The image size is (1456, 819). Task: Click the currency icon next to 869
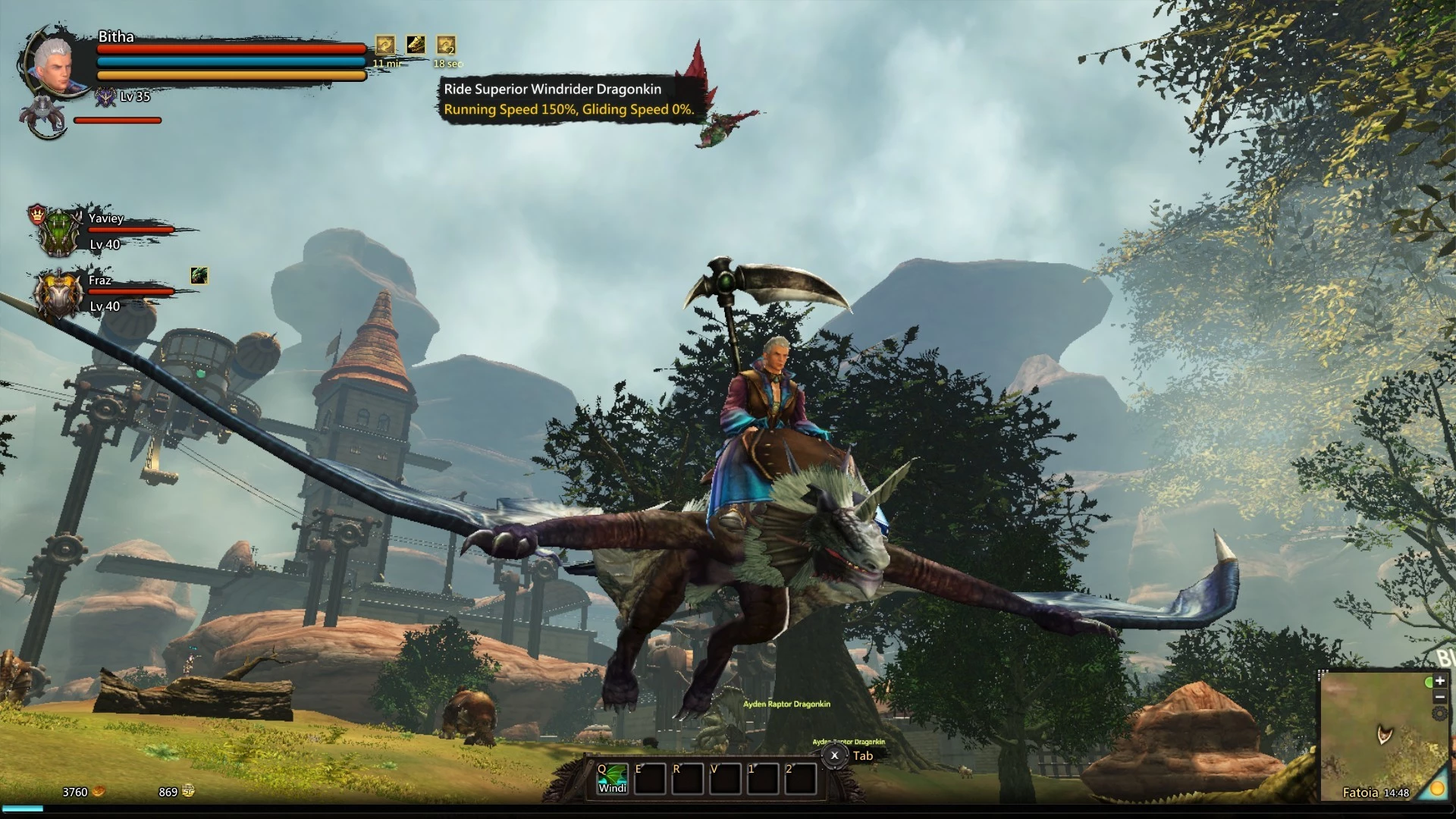188,792
